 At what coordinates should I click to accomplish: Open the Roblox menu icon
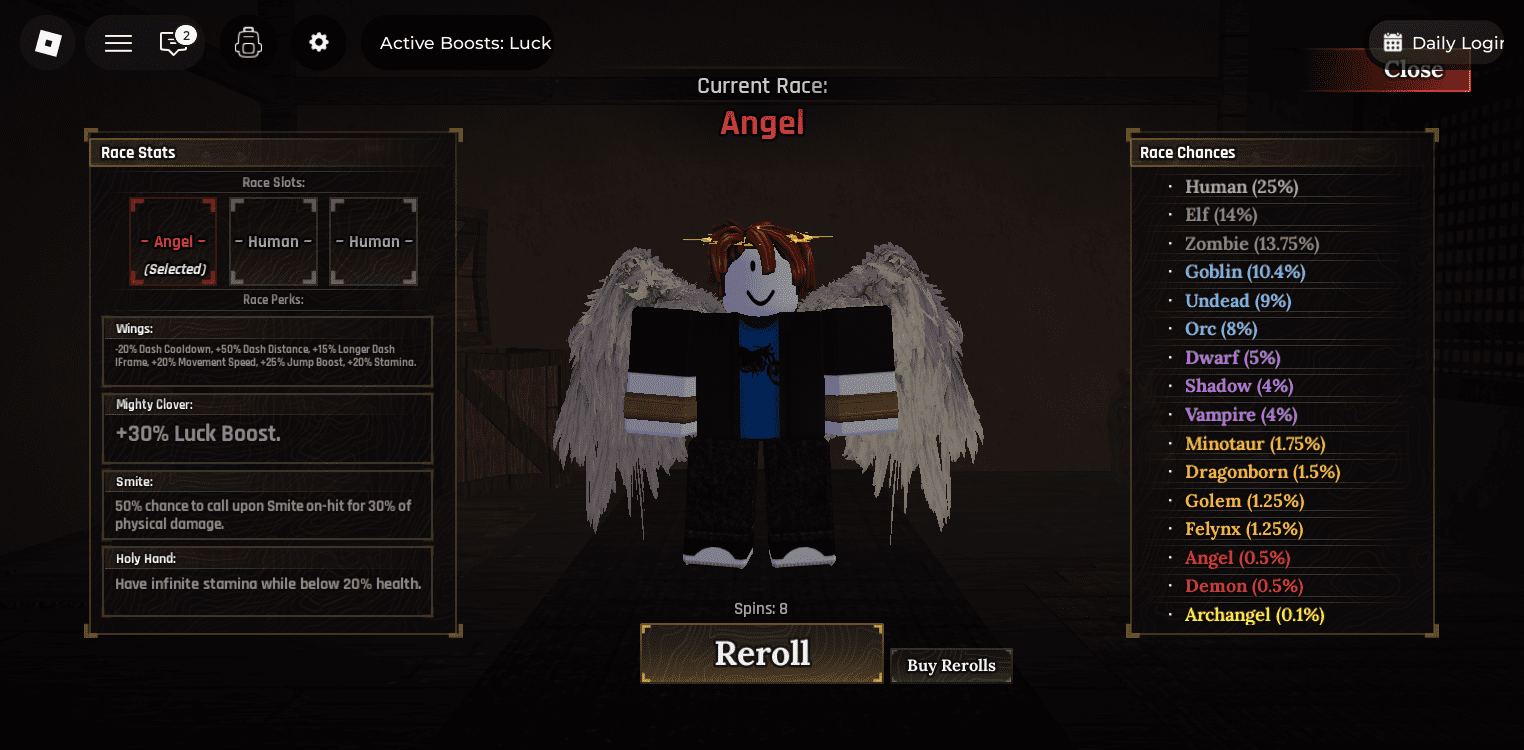click(x=47, y=43)
